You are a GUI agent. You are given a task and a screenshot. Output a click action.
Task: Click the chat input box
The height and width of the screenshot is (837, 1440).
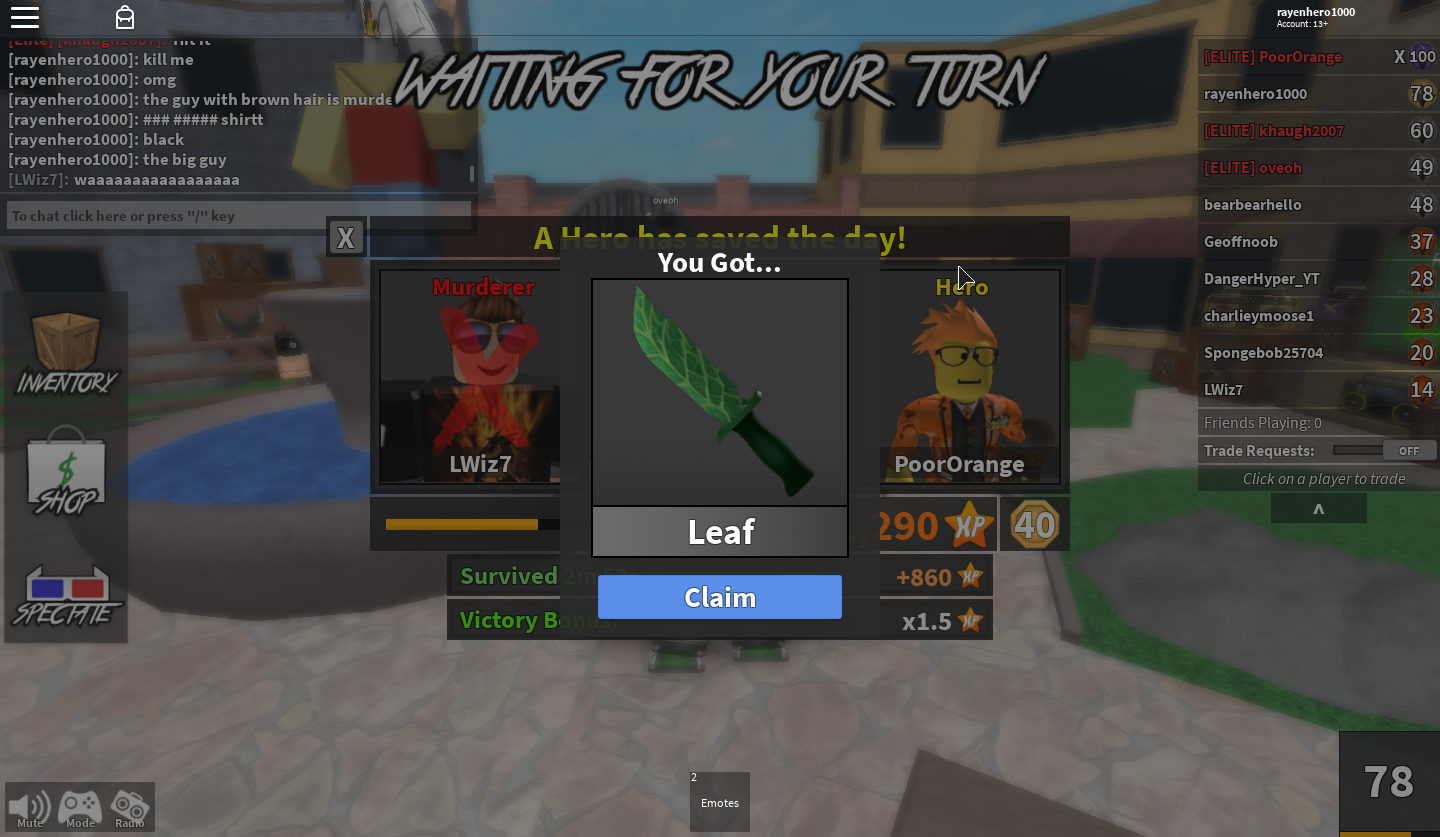tap(239, 216)
